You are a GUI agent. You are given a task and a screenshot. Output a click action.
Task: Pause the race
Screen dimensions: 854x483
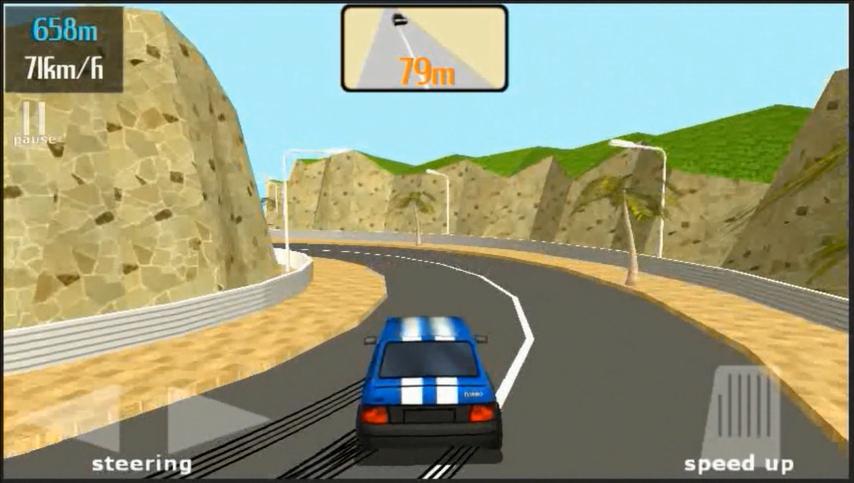pos(33,123)
